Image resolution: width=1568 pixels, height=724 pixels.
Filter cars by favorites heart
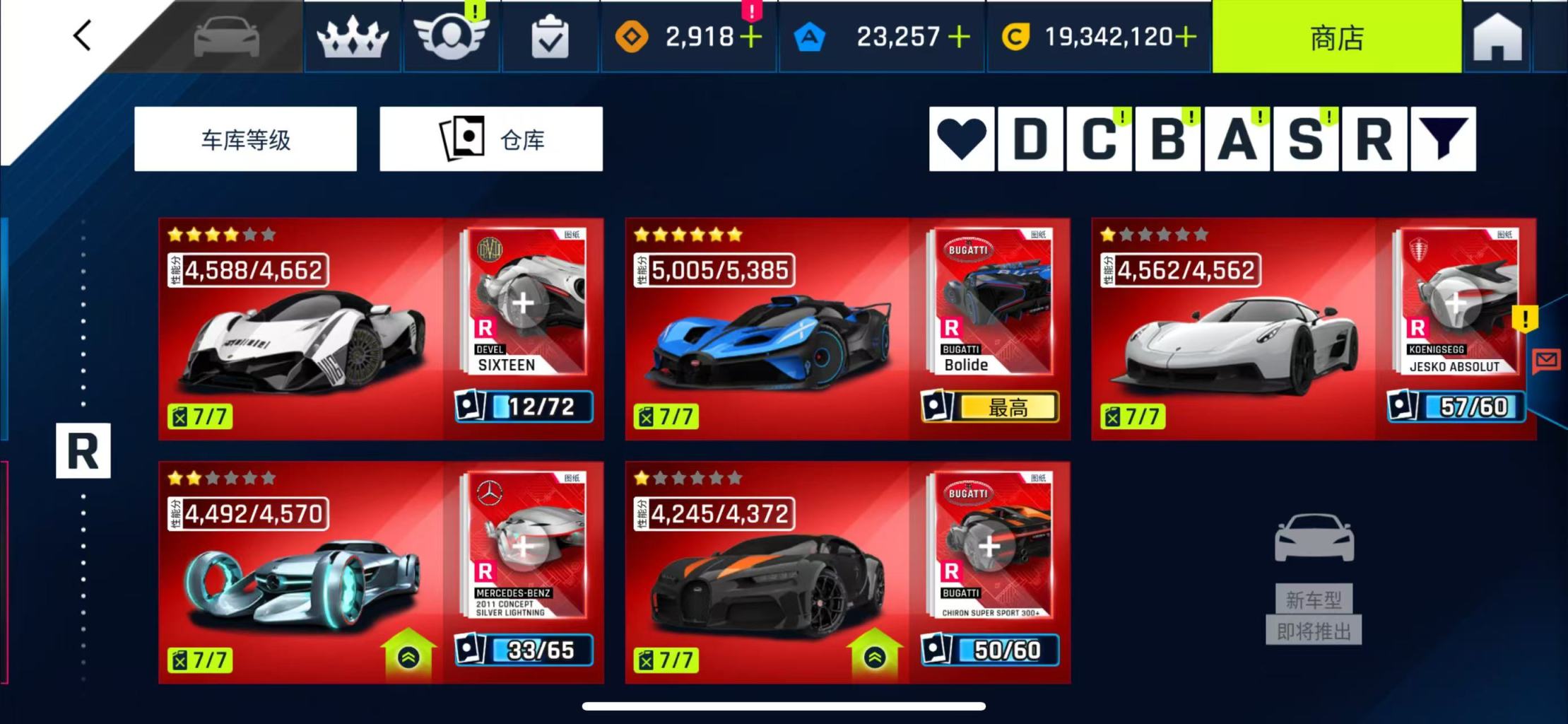962,139
